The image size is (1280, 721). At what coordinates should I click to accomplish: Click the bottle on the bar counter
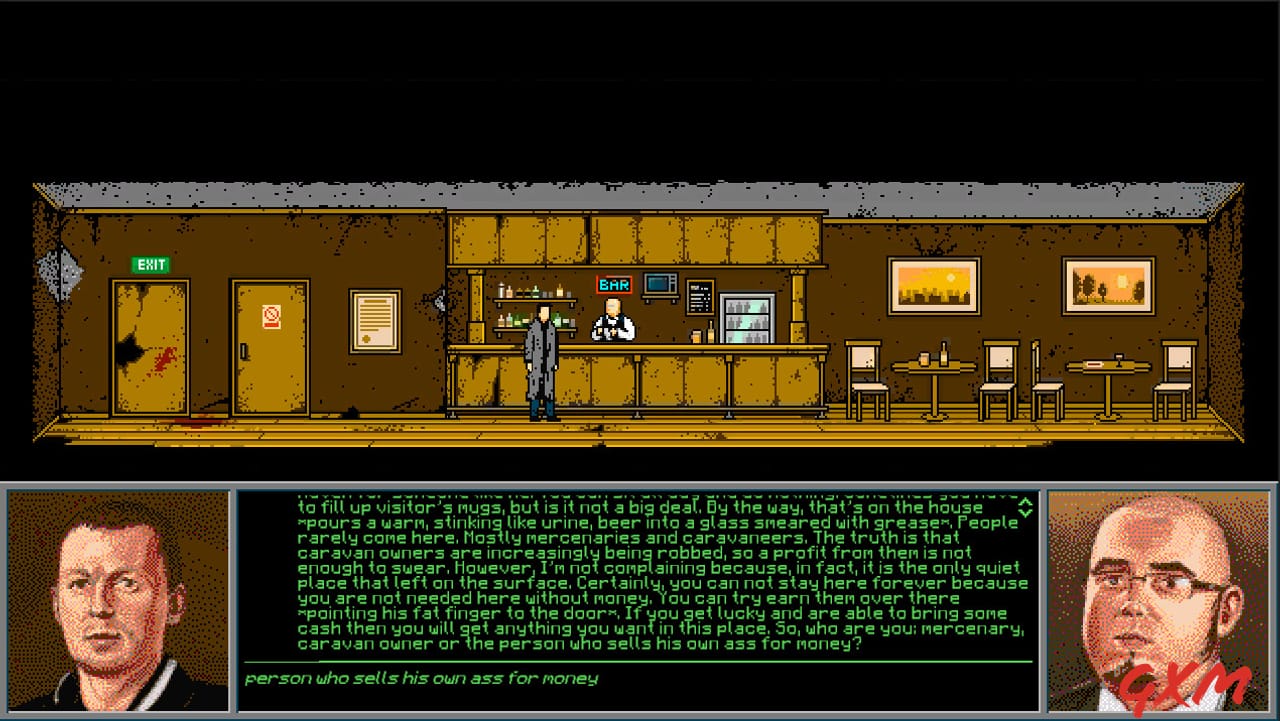(712, 330)
